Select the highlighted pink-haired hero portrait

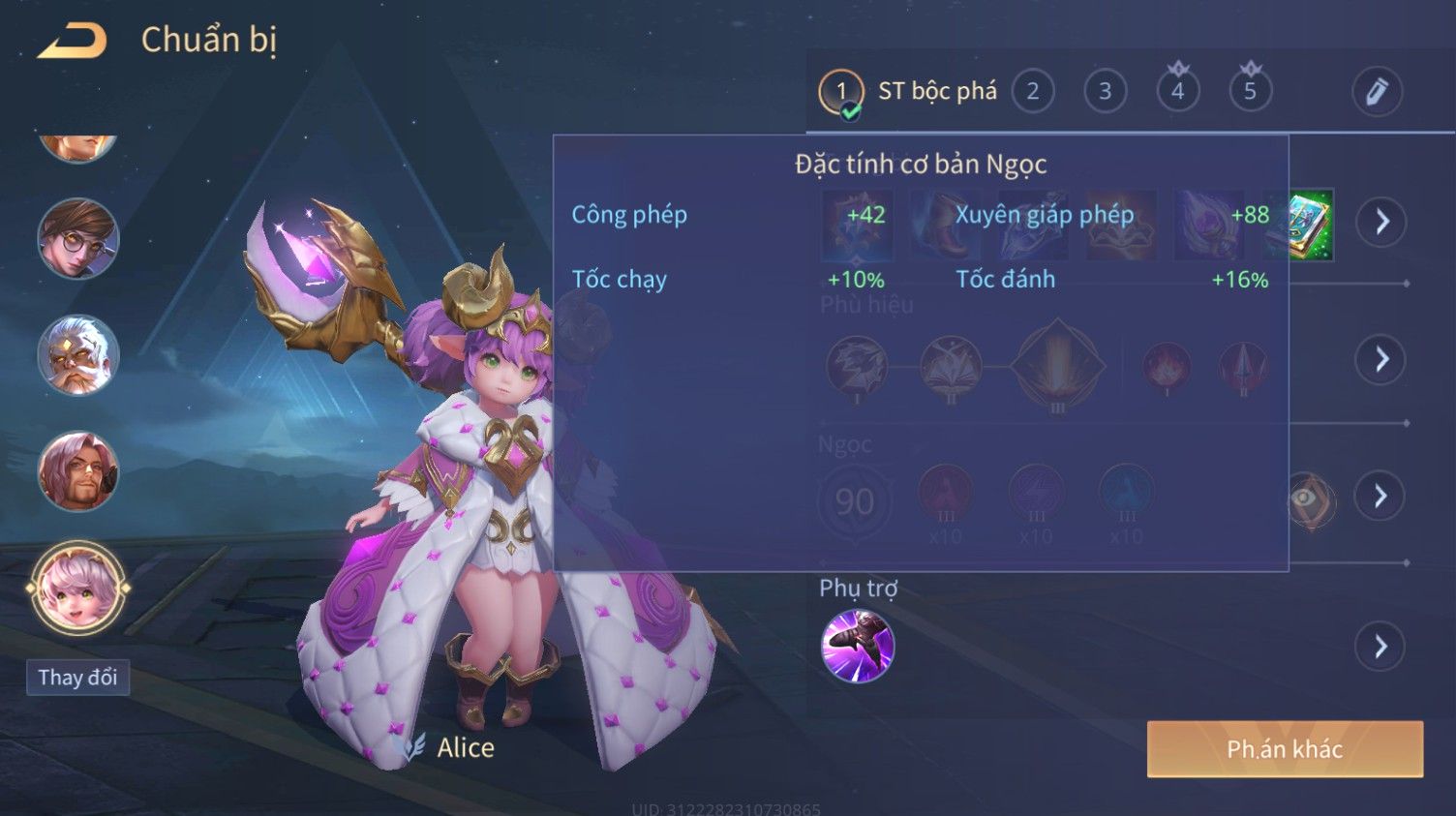click(x=77, y=588)
